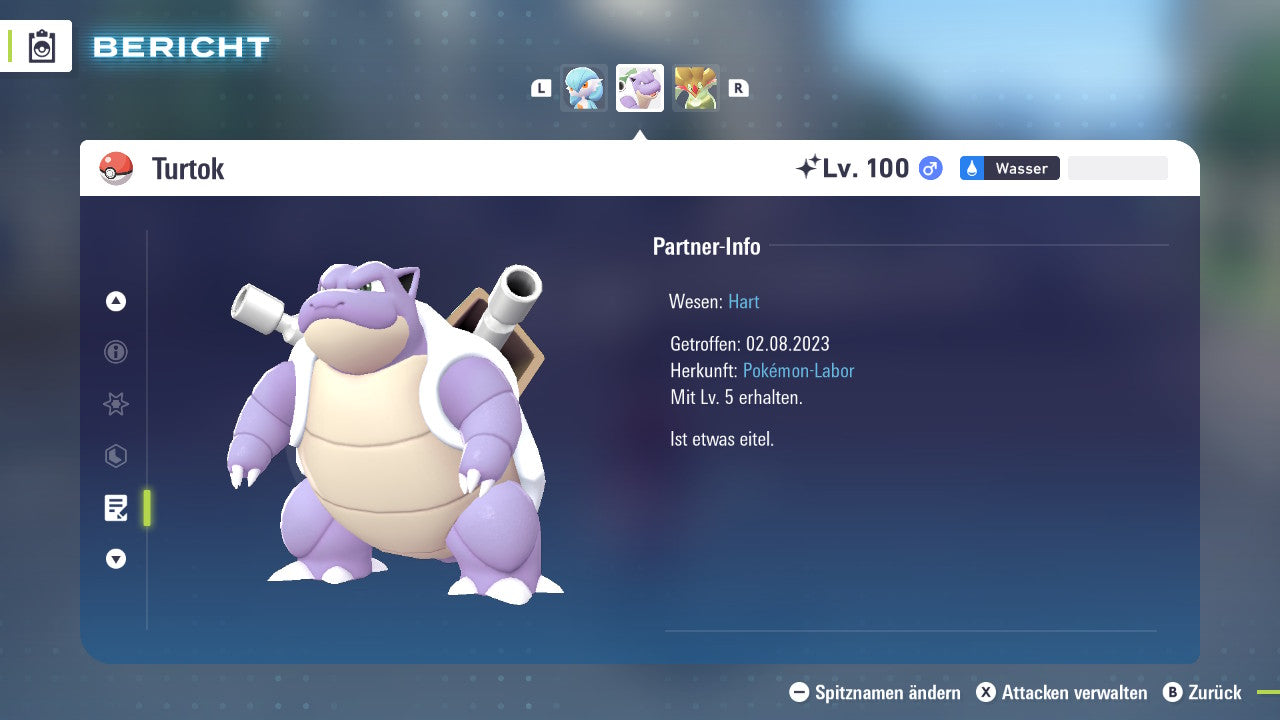Select the Turtok party thumbnail

tap(640, 88)
